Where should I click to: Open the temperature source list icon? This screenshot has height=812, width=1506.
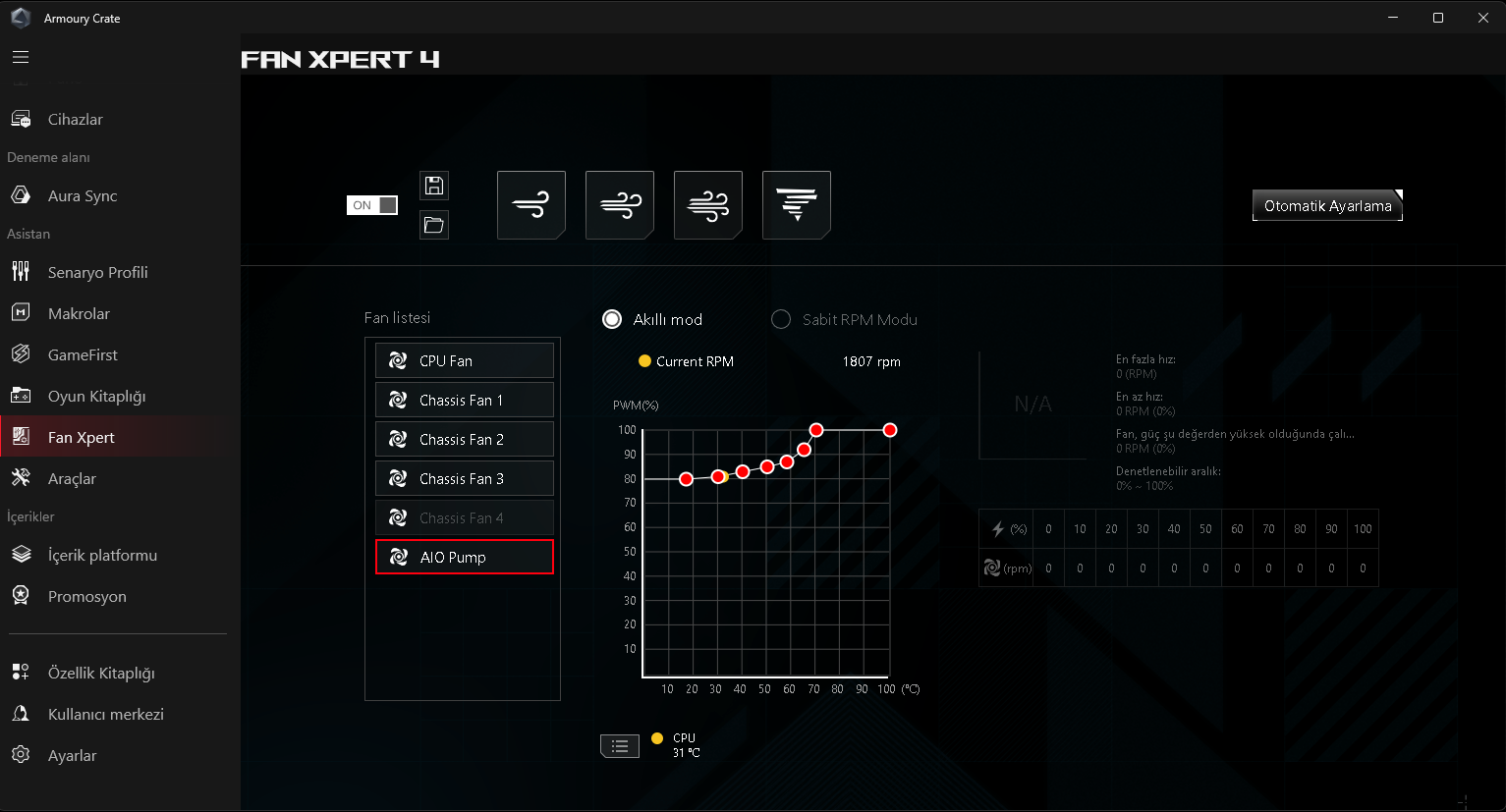coord(620,746)
